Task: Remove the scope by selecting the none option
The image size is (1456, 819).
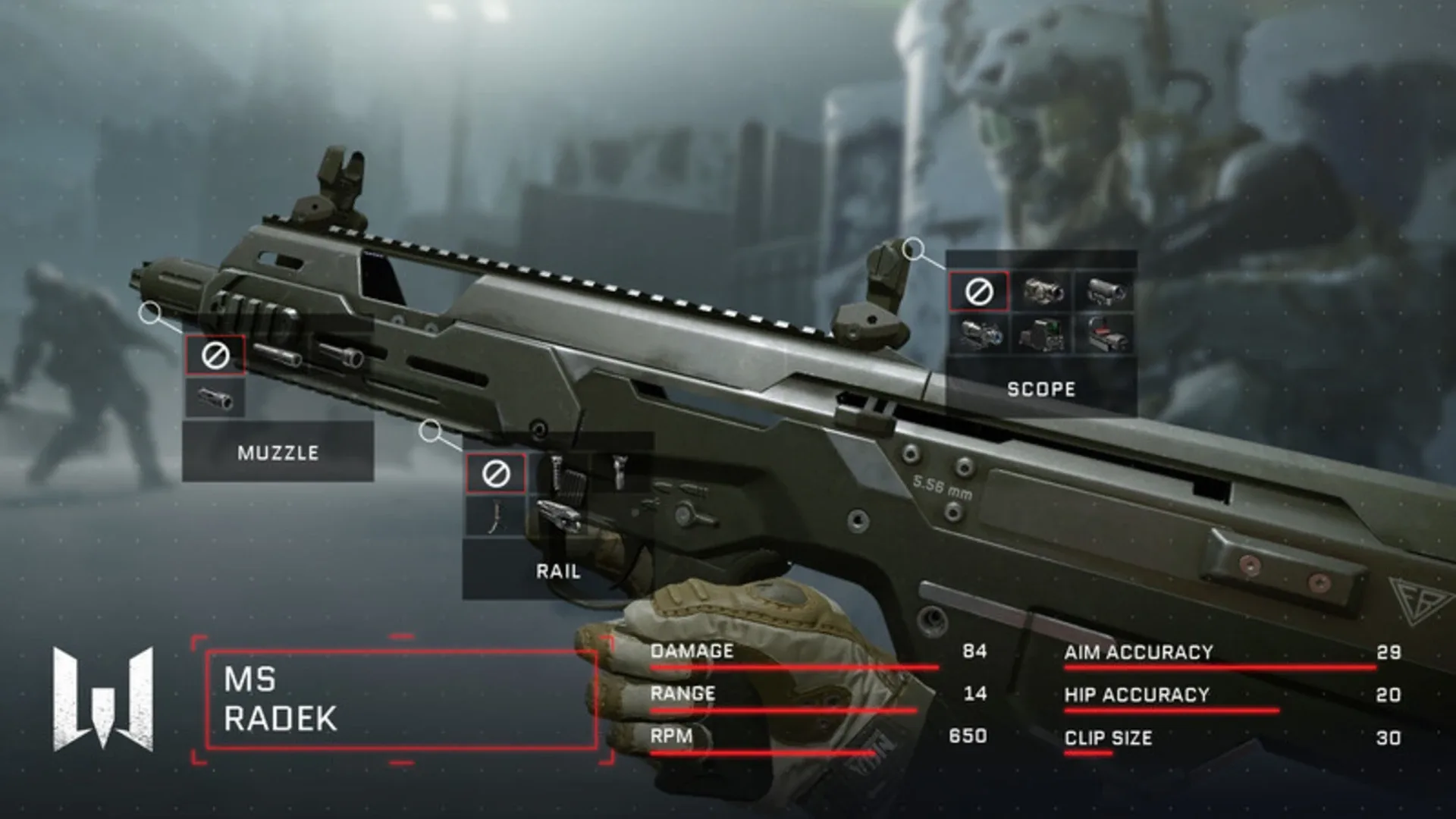Action: click(978, 292)
